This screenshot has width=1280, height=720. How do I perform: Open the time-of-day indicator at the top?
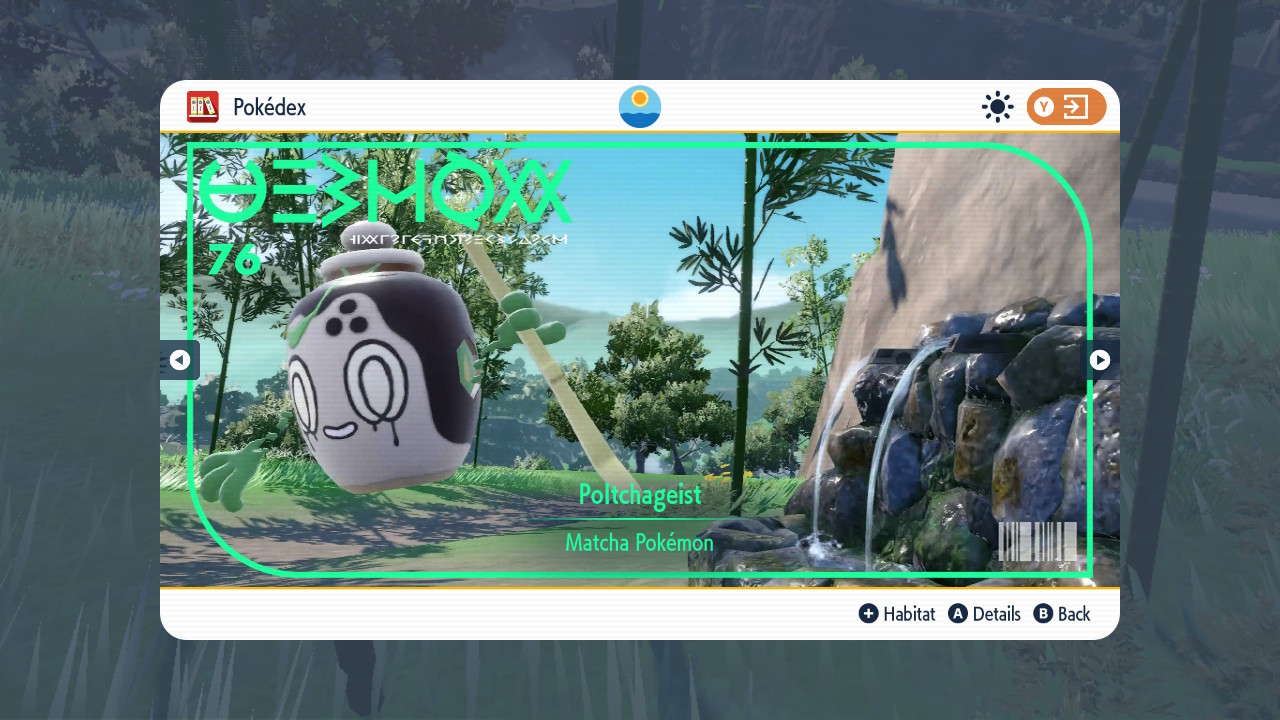click(639, 106)
